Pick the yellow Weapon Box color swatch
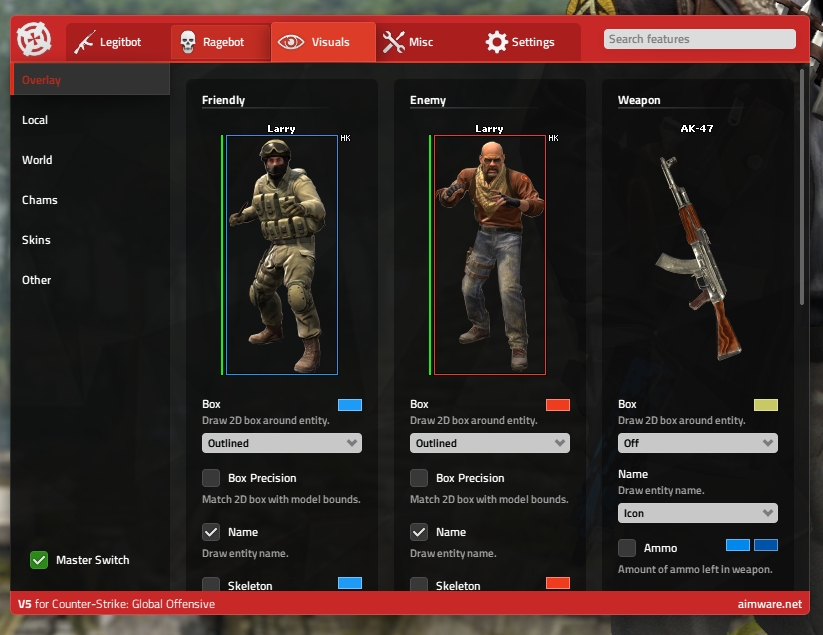Viewport: 823px width, 635px height. 766,405
